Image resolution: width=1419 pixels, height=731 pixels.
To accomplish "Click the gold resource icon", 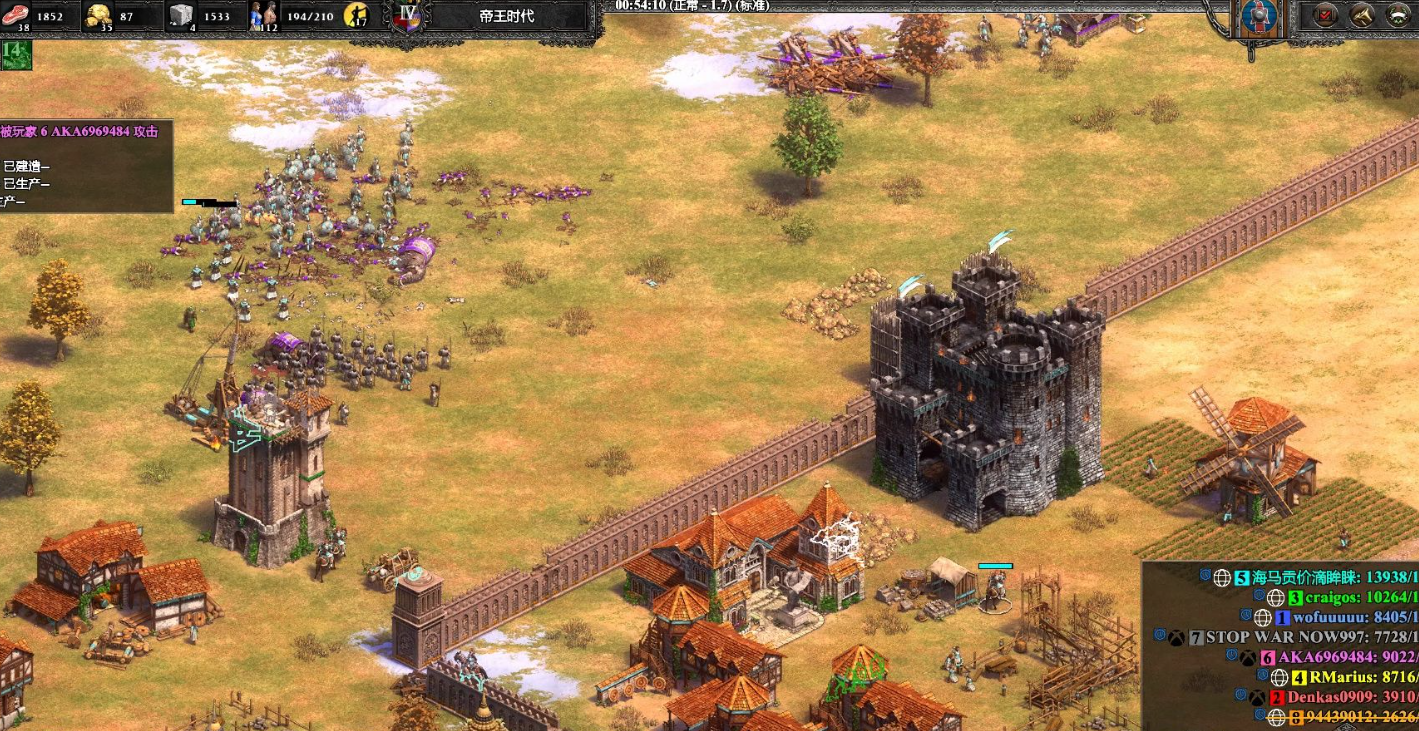I will [x=98, y=15].
